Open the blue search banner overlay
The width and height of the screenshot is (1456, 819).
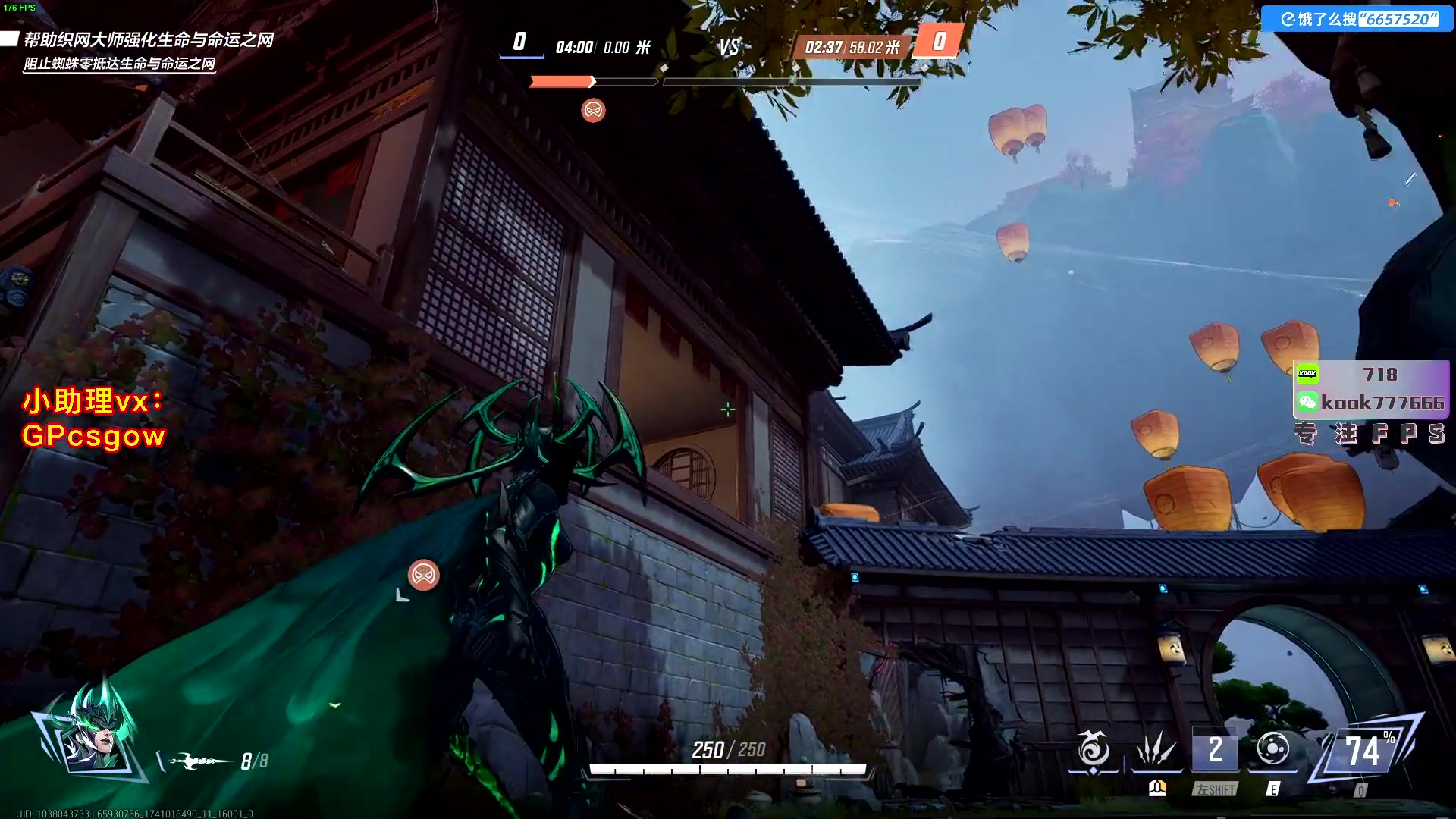(1357, 19)
